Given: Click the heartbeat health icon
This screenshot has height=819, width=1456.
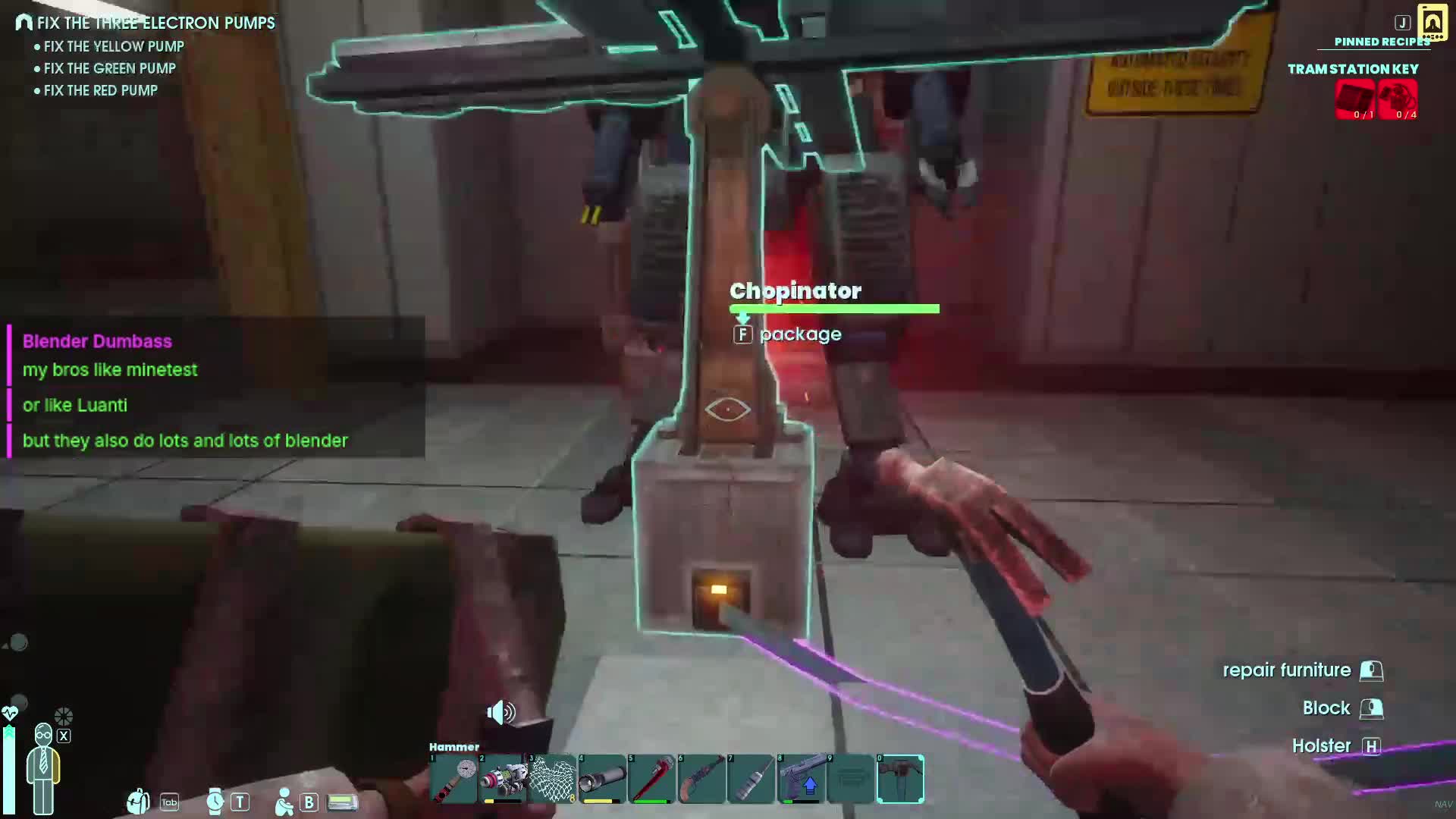Looking at the screenshot, I should [10, 714].
